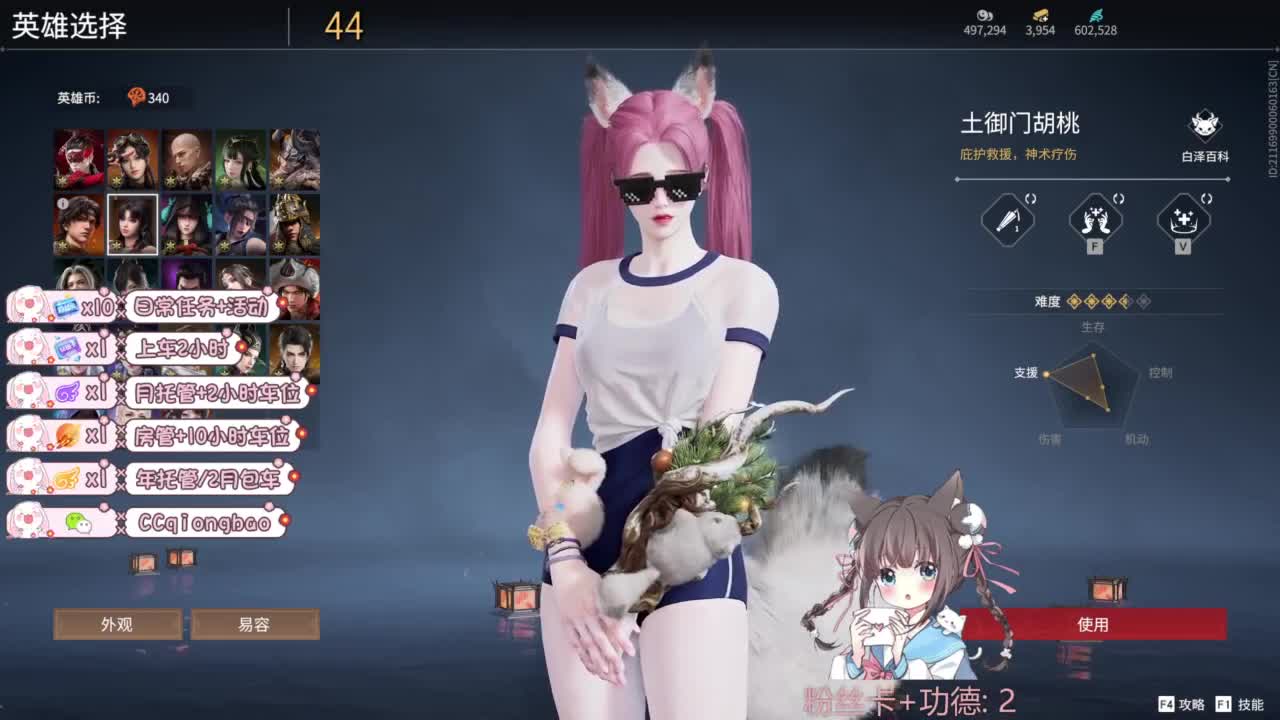
Task: Click the fourth difficulty star
Action: (1124, 302)
